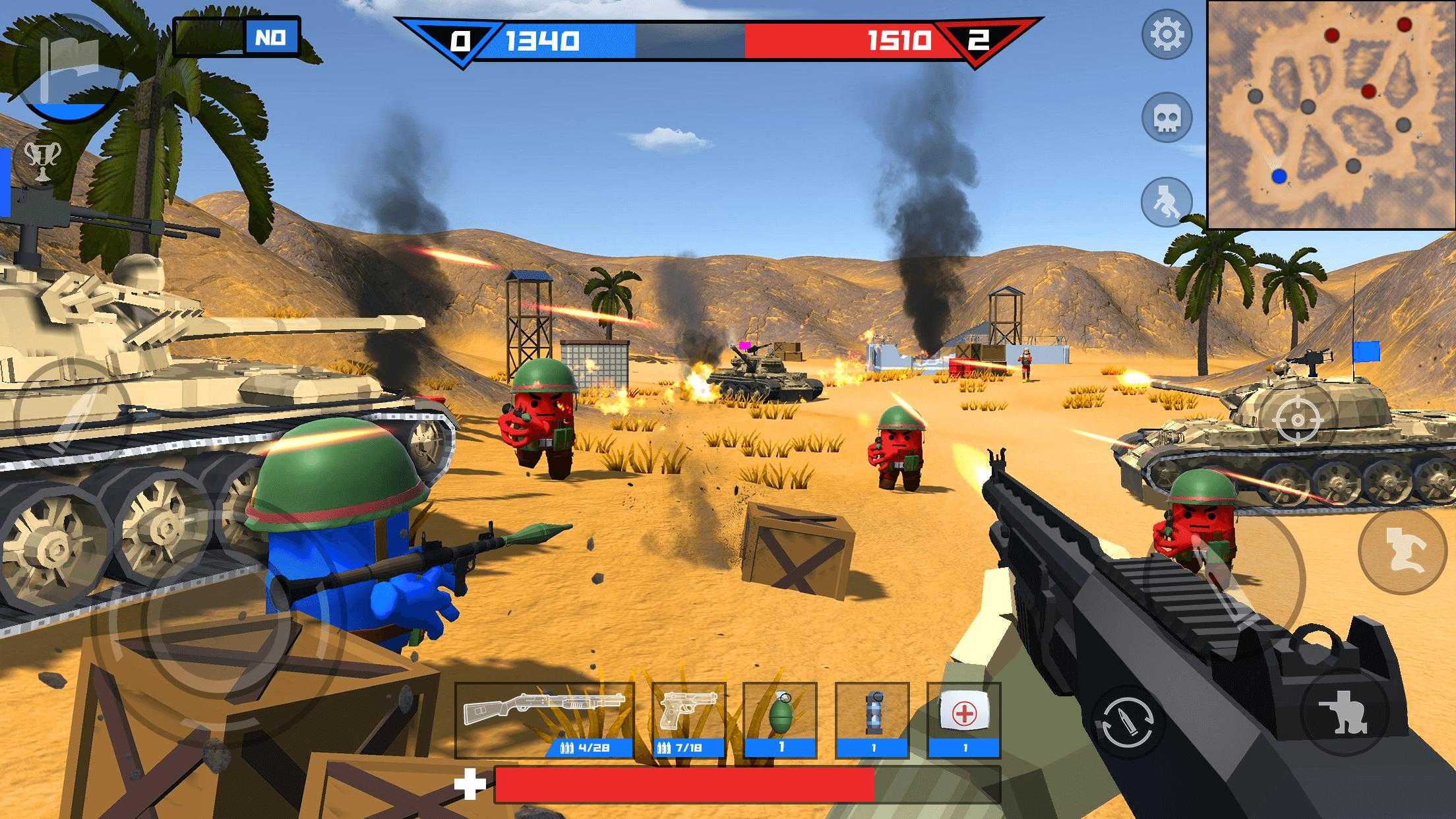Select the shotgun weapon slot
1456x819 pixels.
(x=544, y=719)
